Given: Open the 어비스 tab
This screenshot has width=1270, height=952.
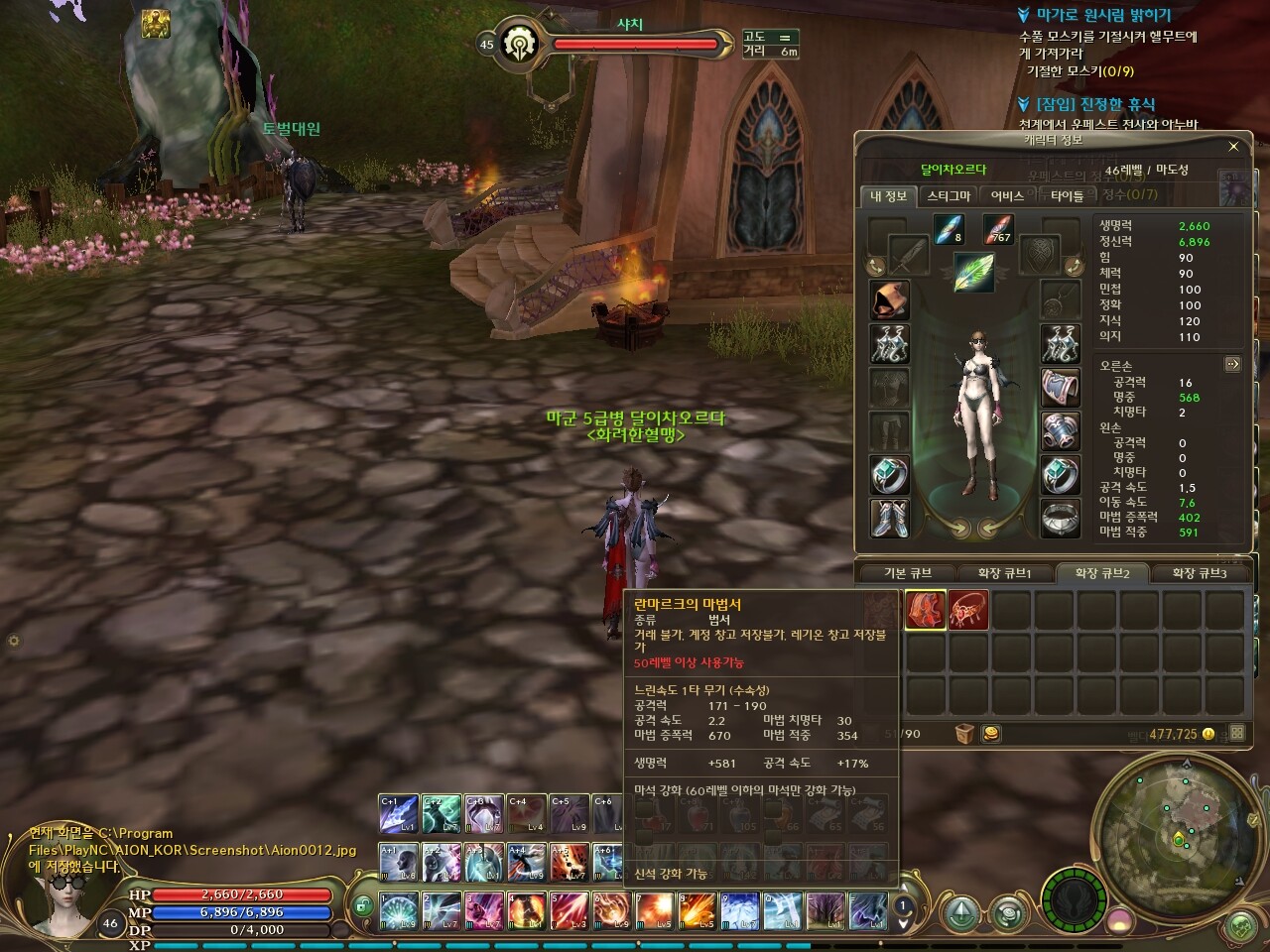Looking at the screenshot, I should coord(1007,196).
